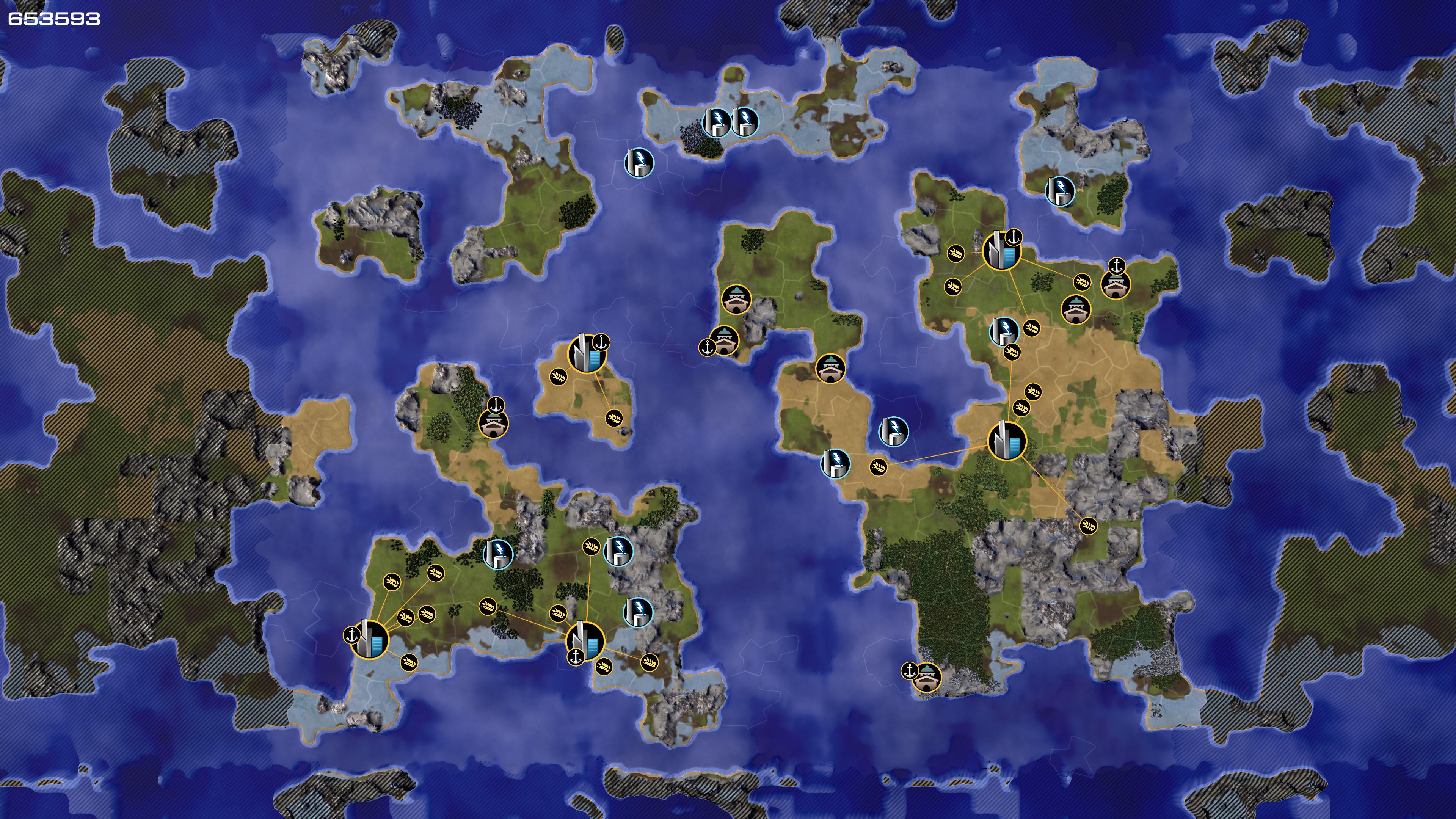1456x819 pixels.
Task: Select the power plant marker floating in the enclosed bay
Action: (893, 432)
